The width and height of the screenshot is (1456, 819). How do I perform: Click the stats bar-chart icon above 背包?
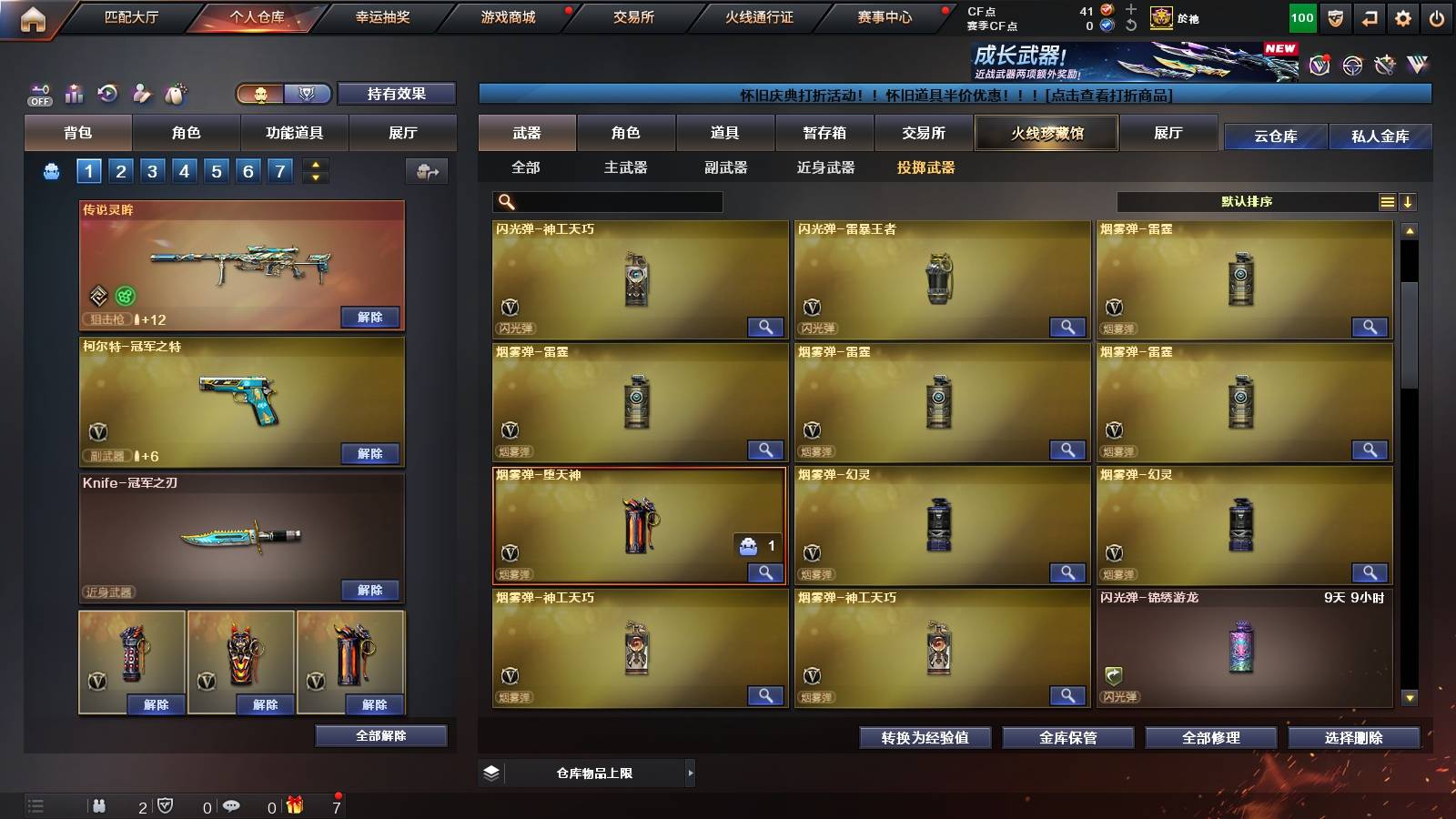click(74, 94)
